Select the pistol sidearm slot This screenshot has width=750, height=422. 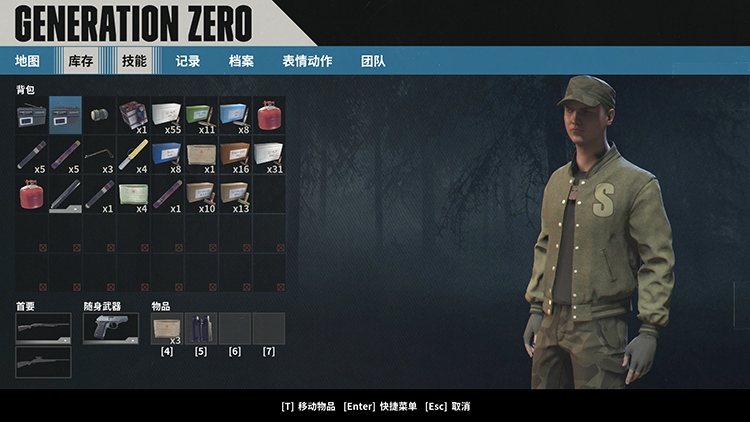tap(110, 328)
